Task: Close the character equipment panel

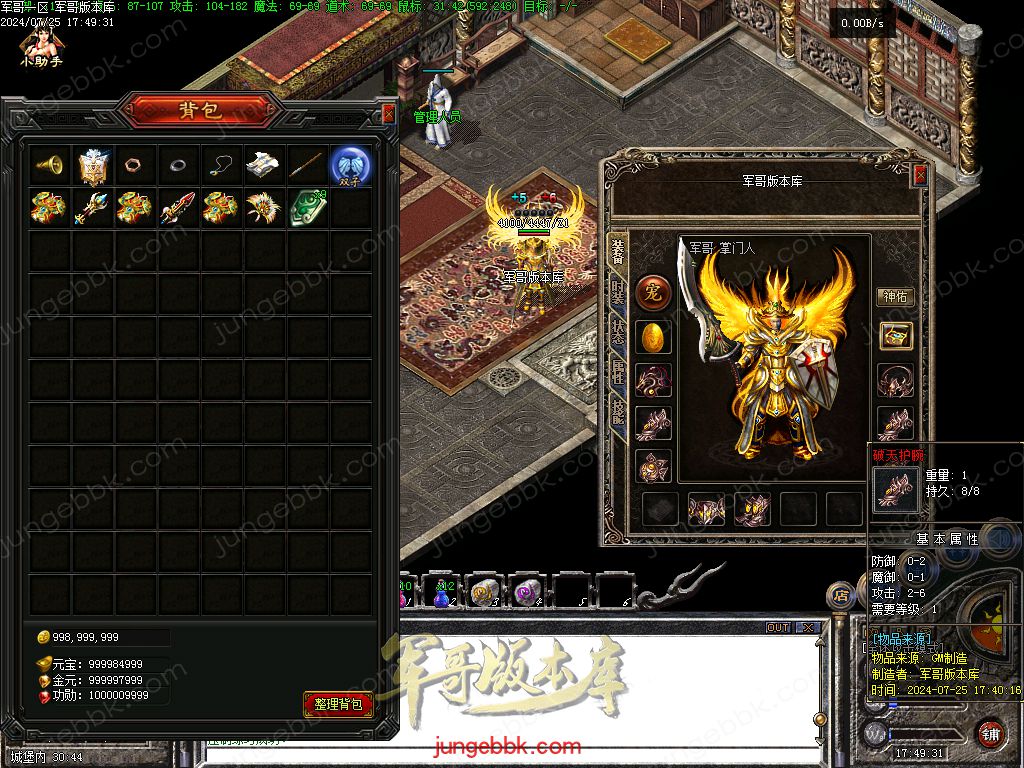Action: 920,175
